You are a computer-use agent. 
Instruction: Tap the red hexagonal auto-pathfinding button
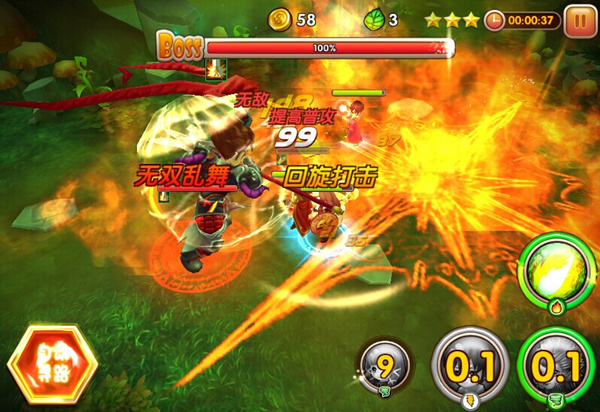click(x=50, y=364)
